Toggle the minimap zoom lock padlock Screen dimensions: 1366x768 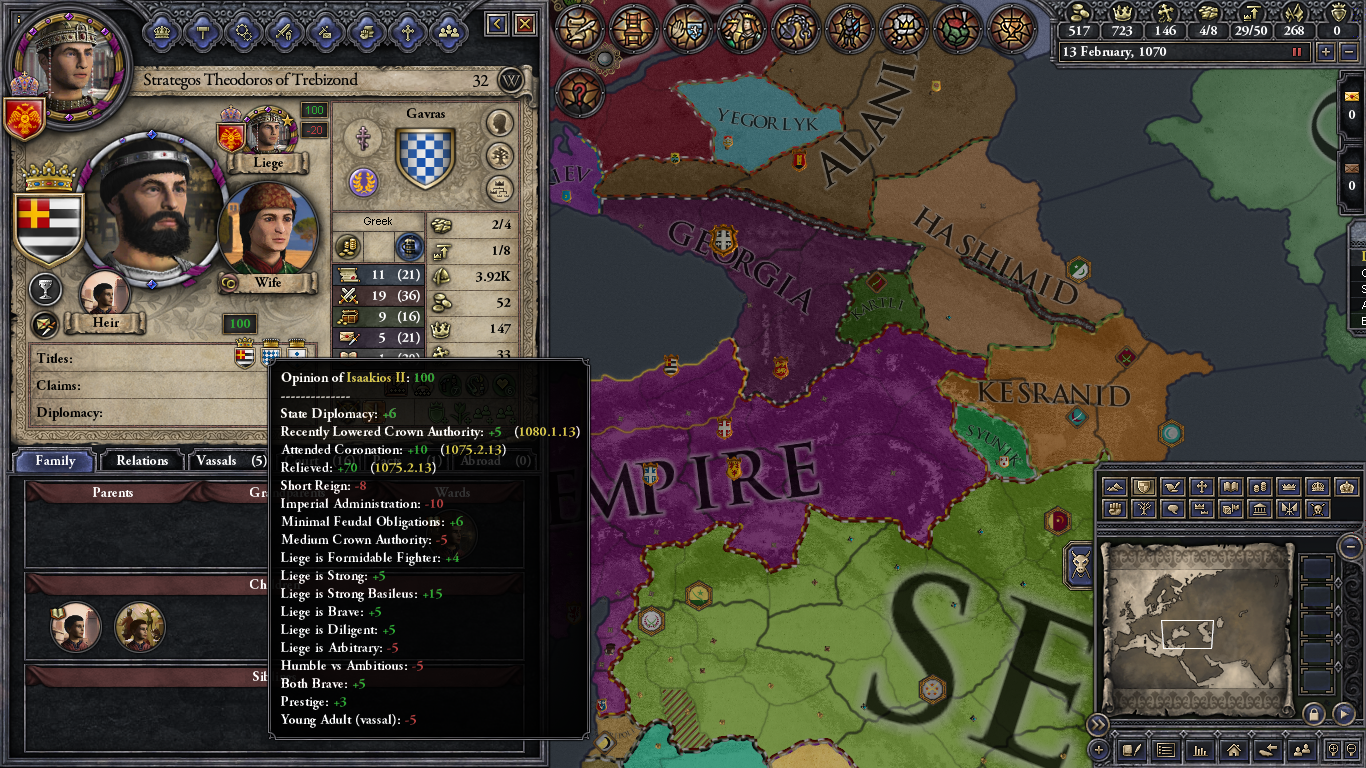(x=1312, y=714)
